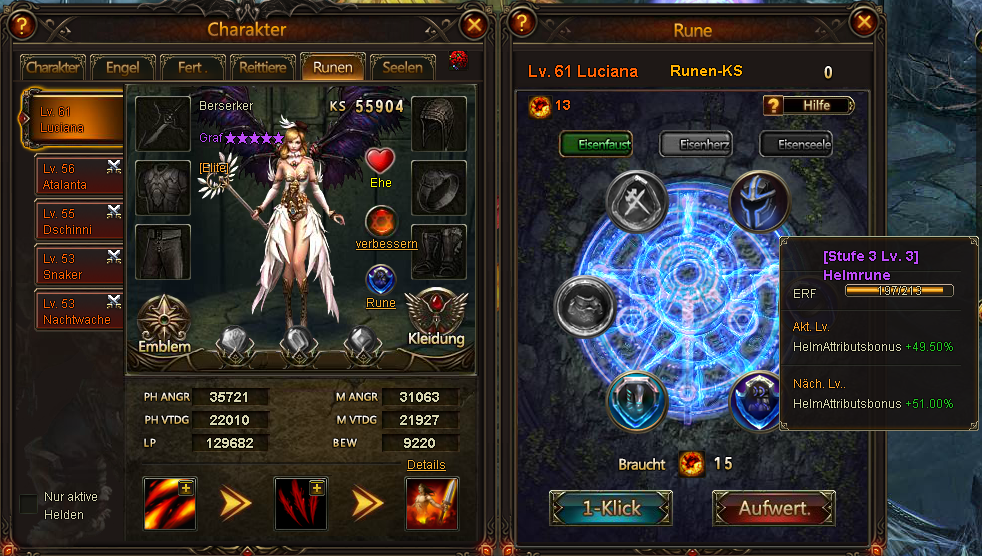Click the Aufwert. upgrade button

(773, 508)
